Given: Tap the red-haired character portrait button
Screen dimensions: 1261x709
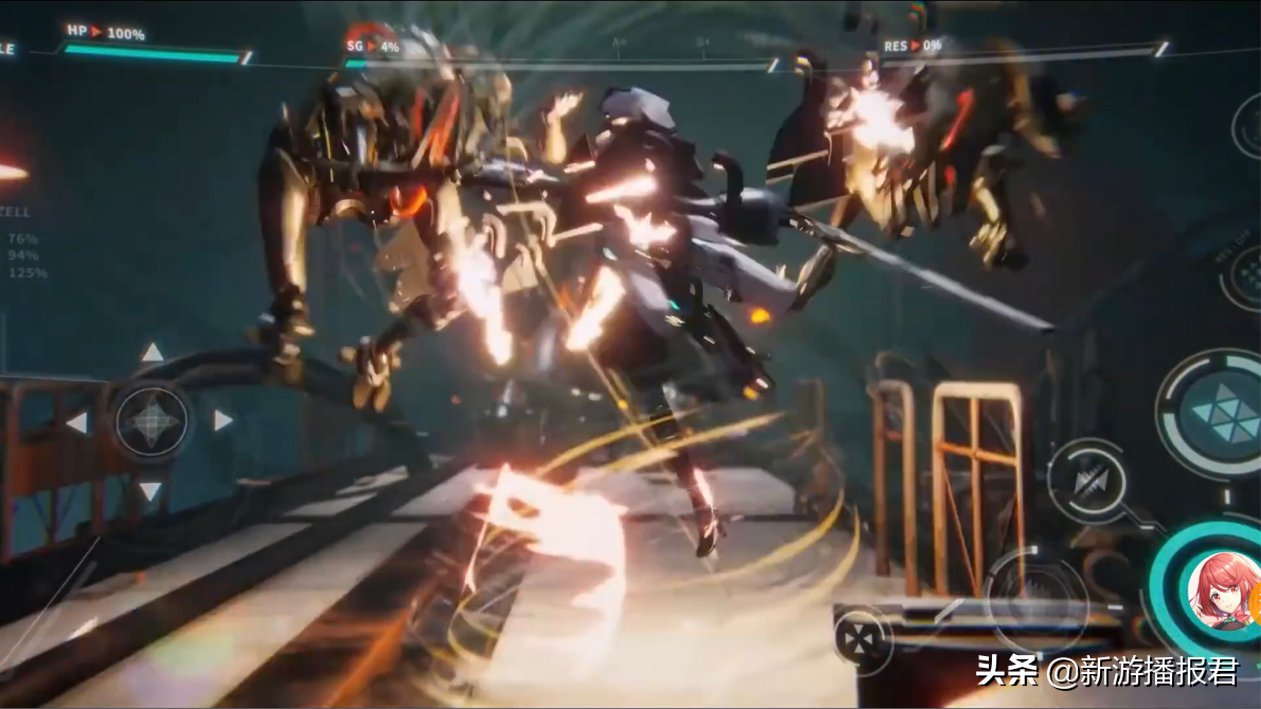Looking at the screenshot, I should click(x=1222, y=591).
